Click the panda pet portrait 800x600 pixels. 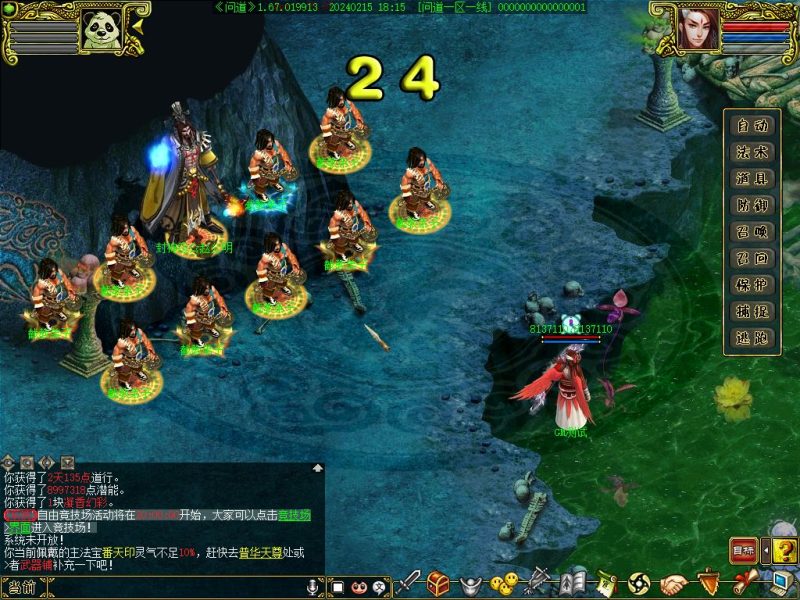[x=101, y=29]
